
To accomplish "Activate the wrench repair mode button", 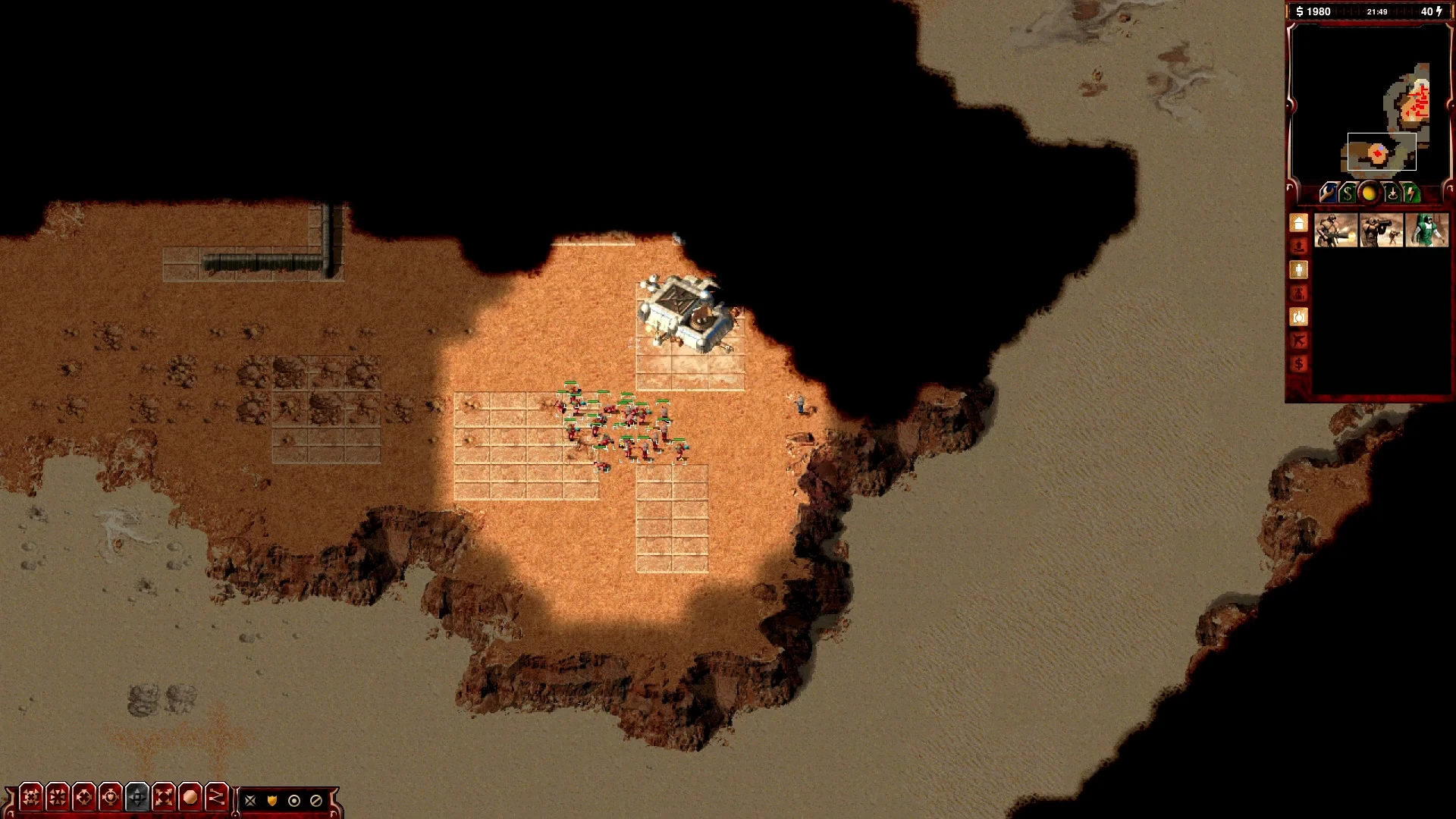I will click(1327, 193).
